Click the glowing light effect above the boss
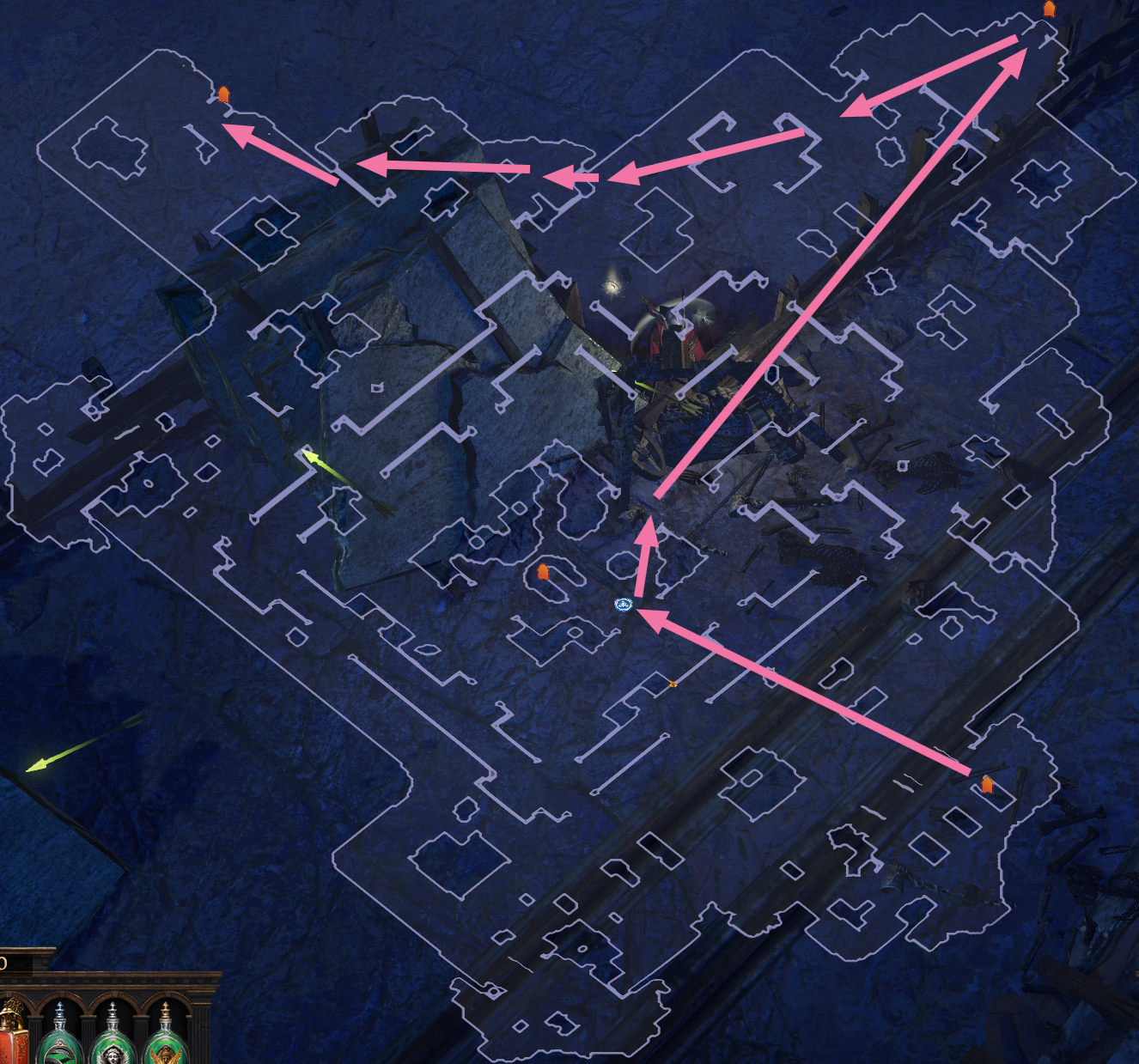The width and height of the screenshot is (1139, 1064). click(x=613, y=286)
